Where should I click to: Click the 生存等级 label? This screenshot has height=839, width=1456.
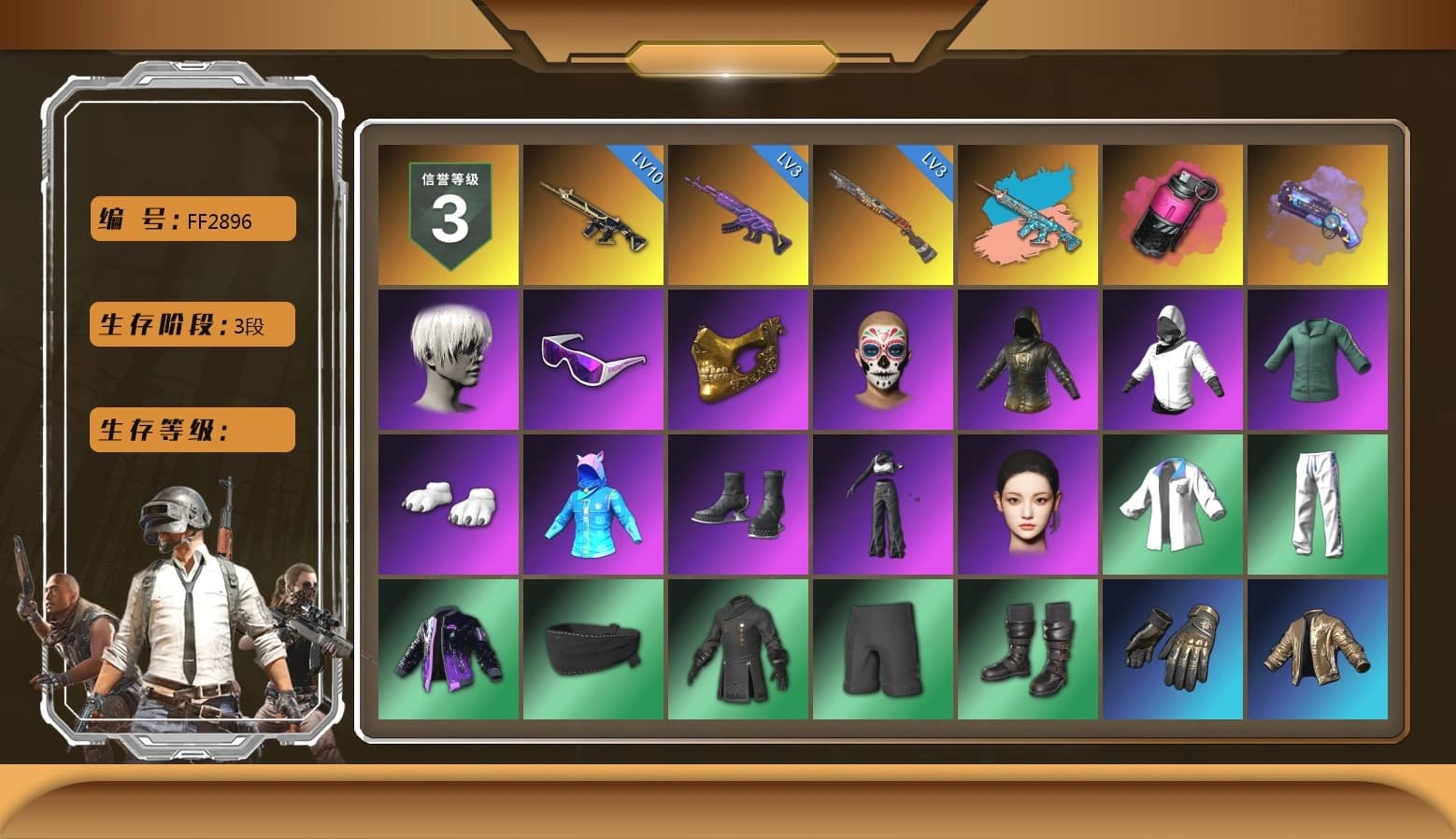pos(191,430)
